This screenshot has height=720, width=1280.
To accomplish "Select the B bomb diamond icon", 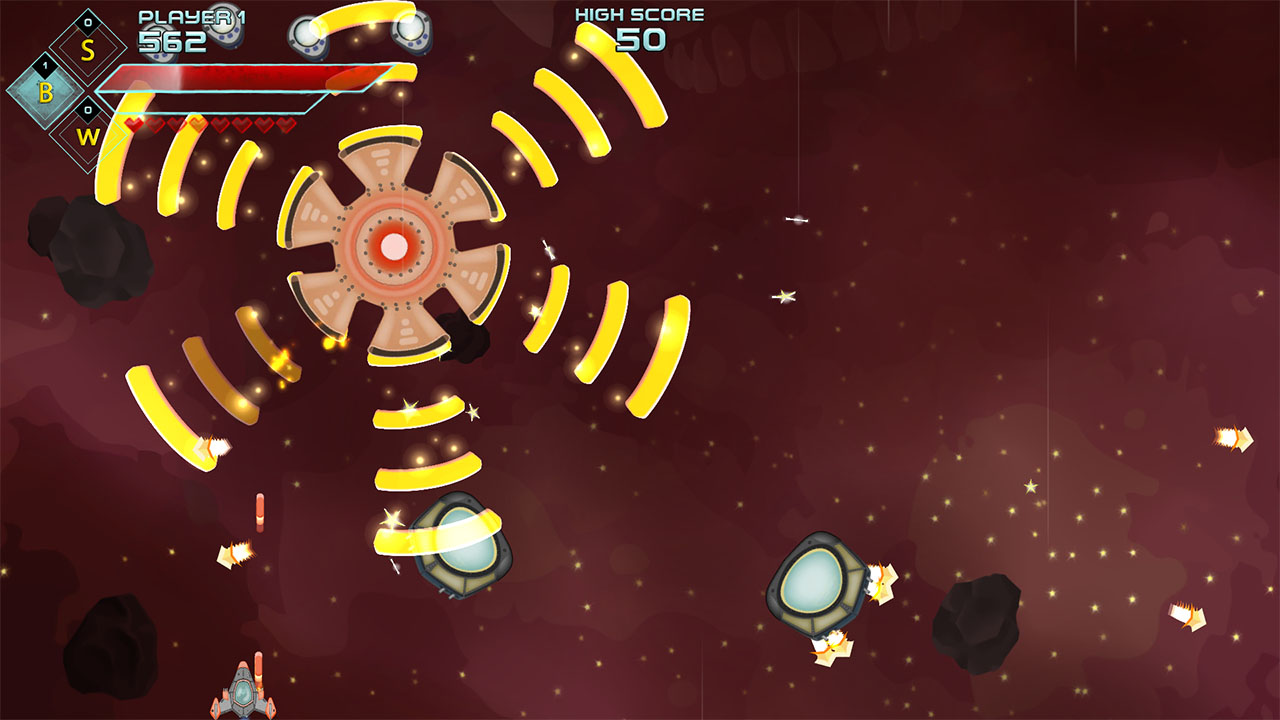I will click(46, 94).
